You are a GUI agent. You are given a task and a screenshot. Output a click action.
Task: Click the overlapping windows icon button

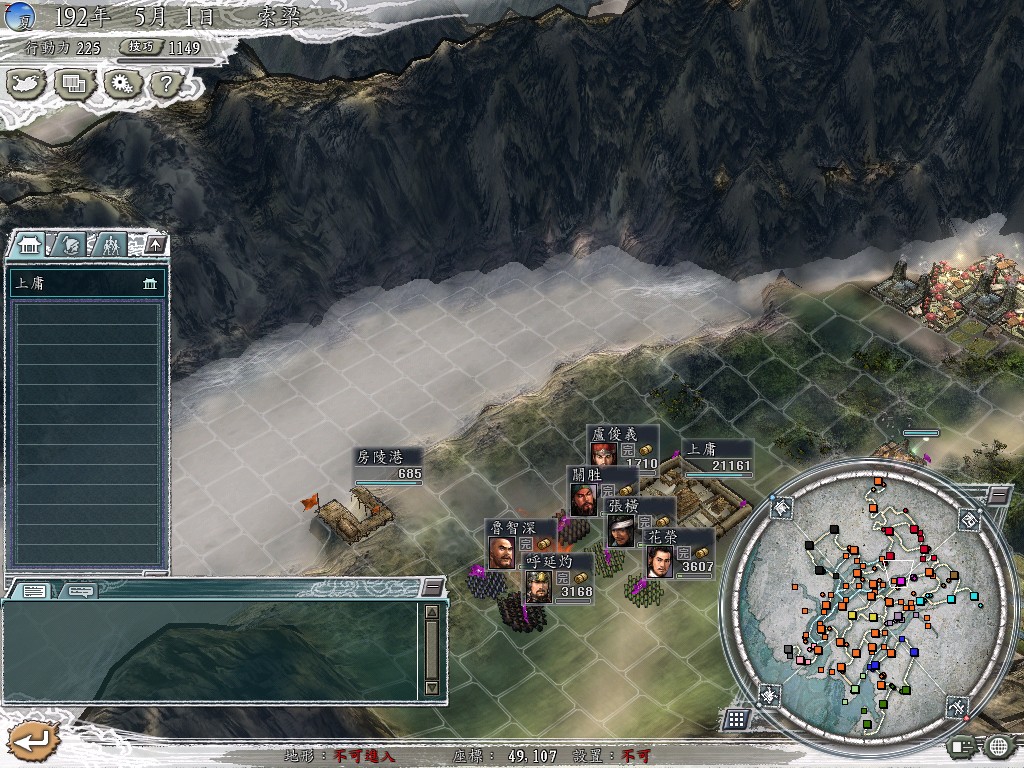click(x=74, y=84)
